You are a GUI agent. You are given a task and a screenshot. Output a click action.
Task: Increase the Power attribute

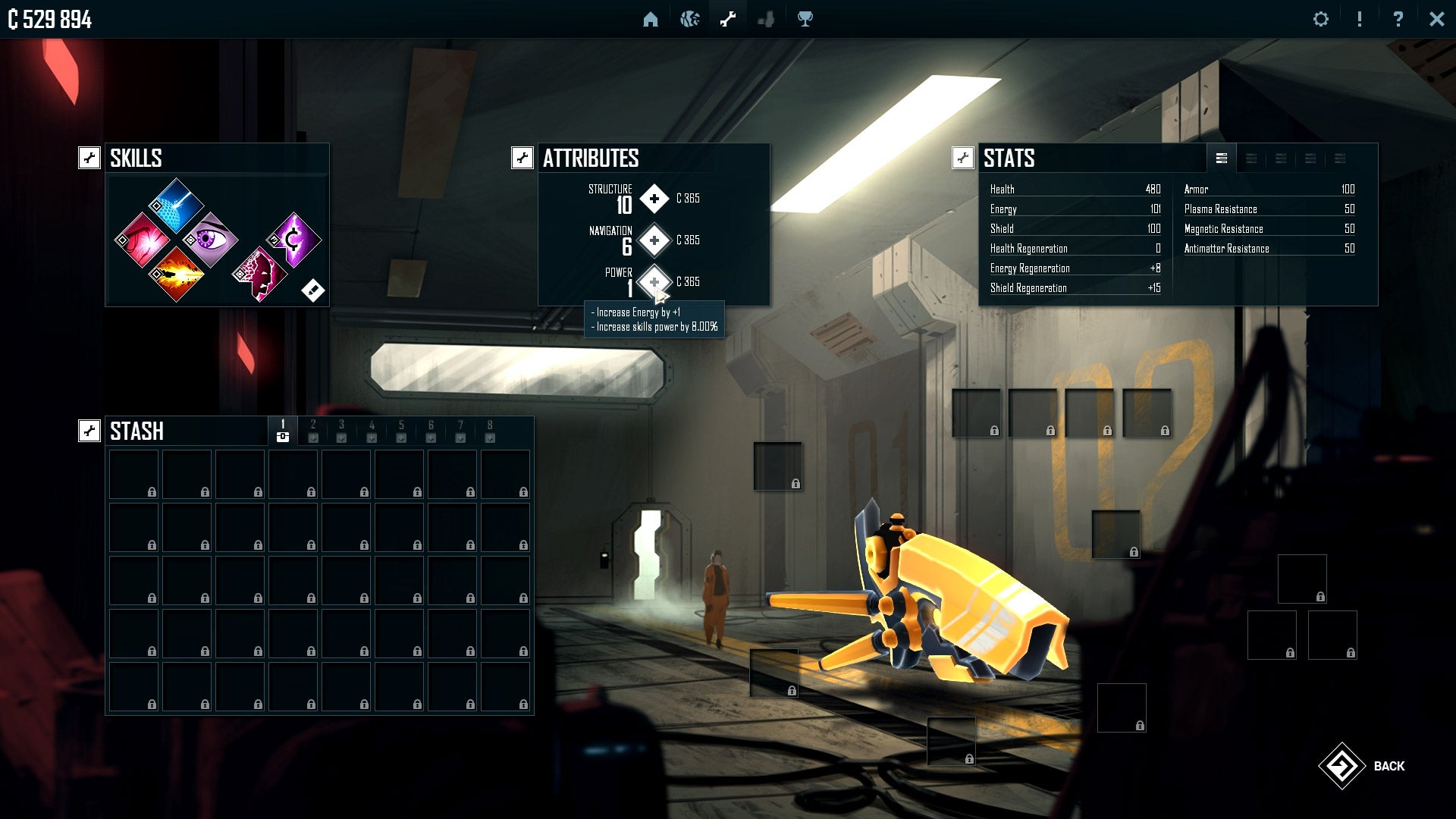pyautogui.click(x=654, y=282)
